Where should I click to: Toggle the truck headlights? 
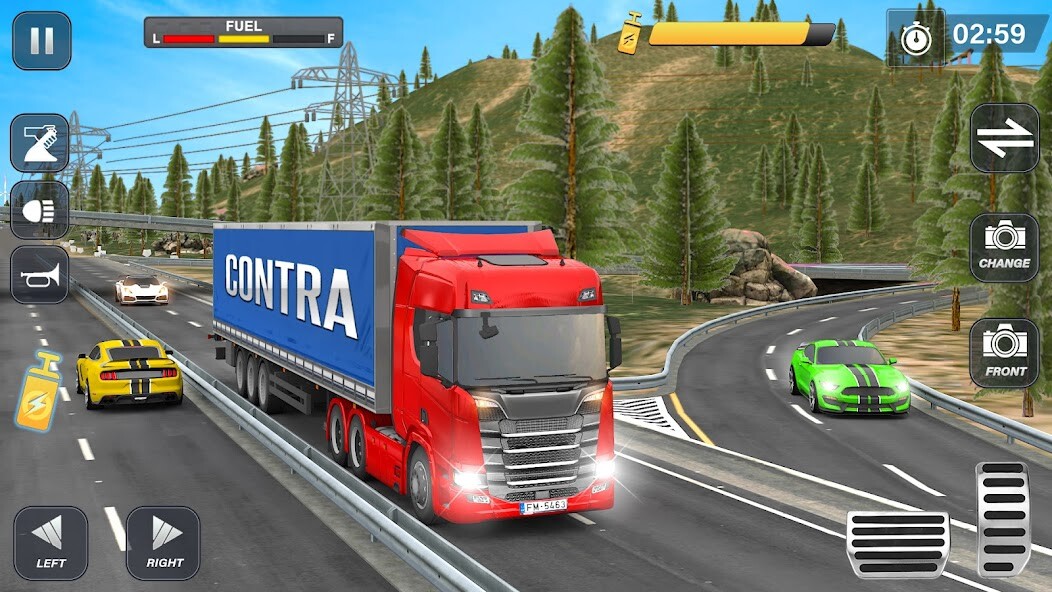pos(40,209)
